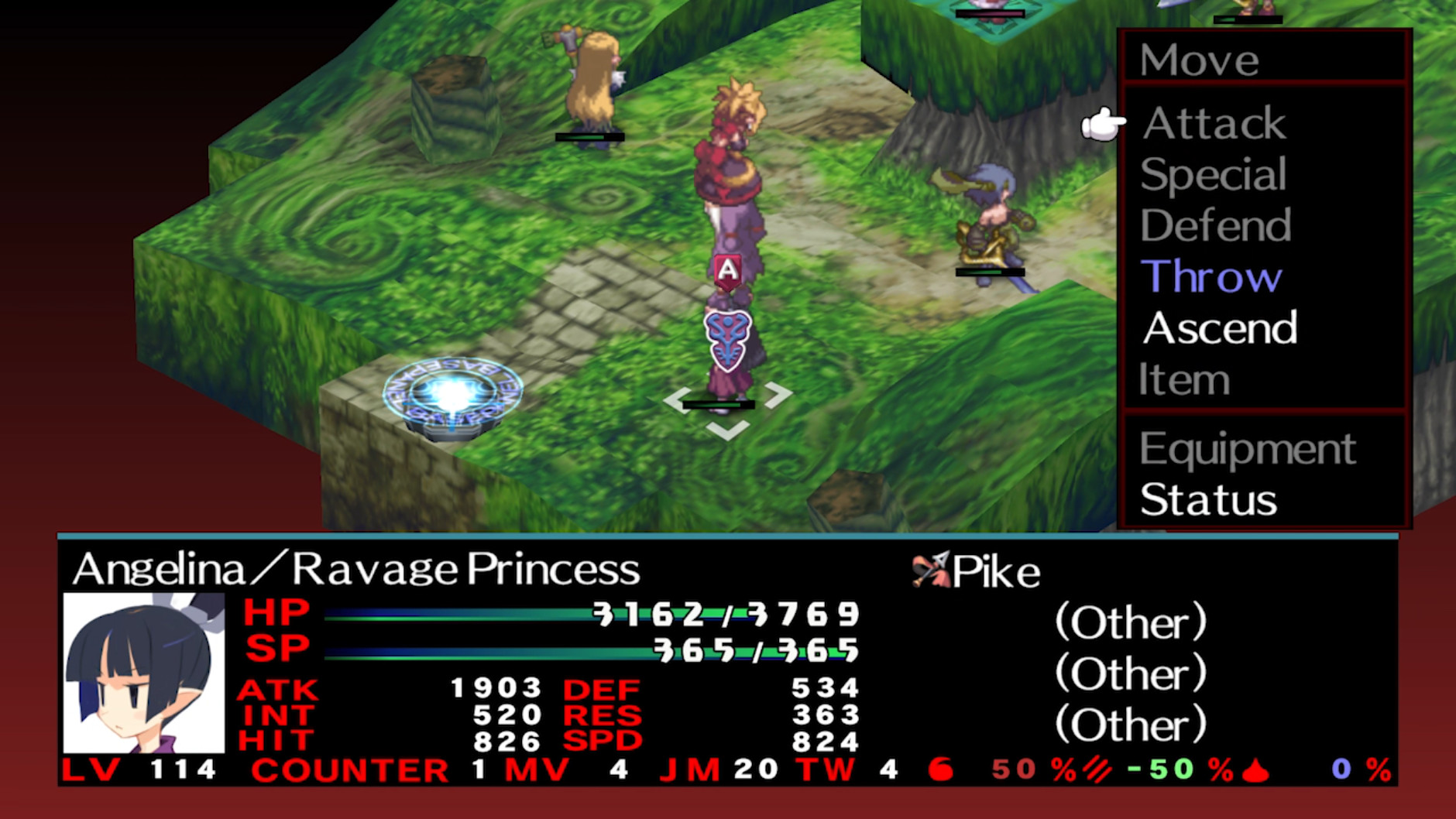
Task: Click the white hand cursor pointer
Action: click(x=1103, y=124)
